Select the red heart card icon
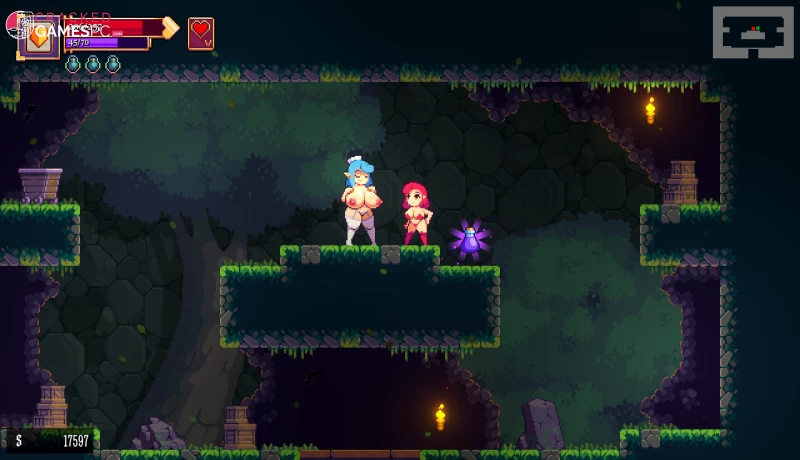 (x=201, y=33)
